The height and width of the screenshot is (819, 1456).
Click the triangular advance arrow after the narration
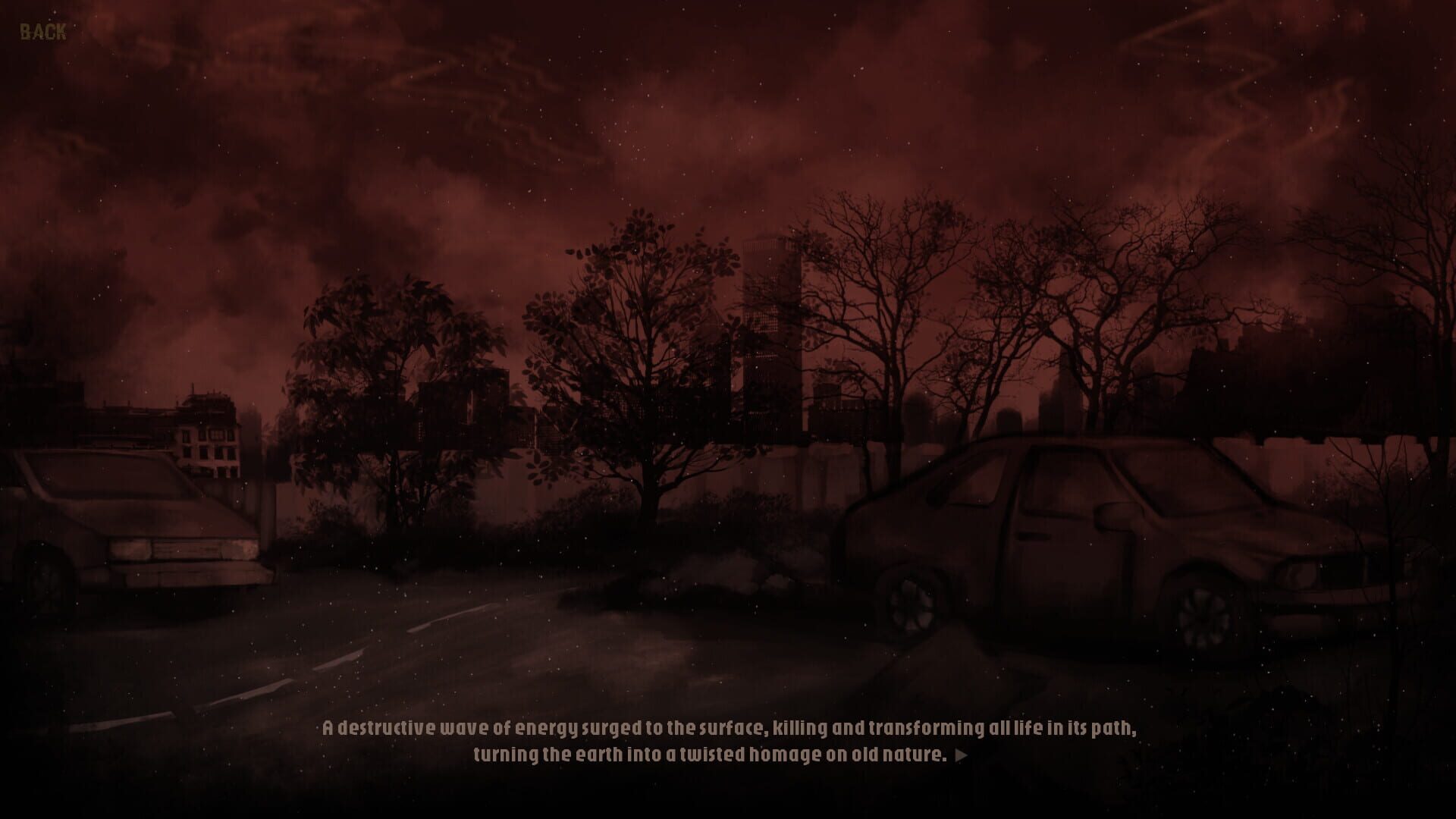959,755
